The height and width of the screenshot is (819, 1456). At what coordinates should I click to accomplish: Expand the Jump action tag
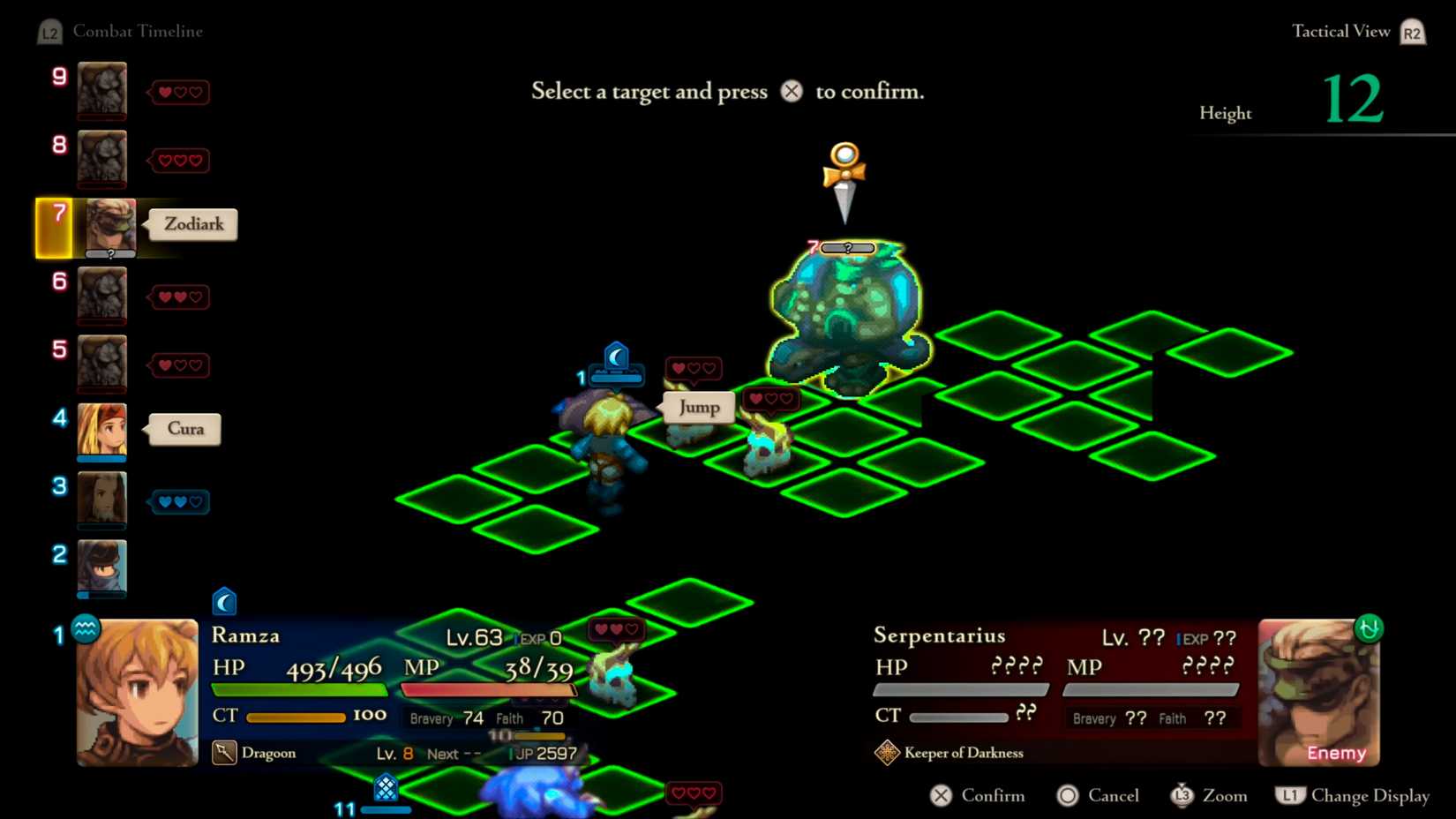click(698, 407)
